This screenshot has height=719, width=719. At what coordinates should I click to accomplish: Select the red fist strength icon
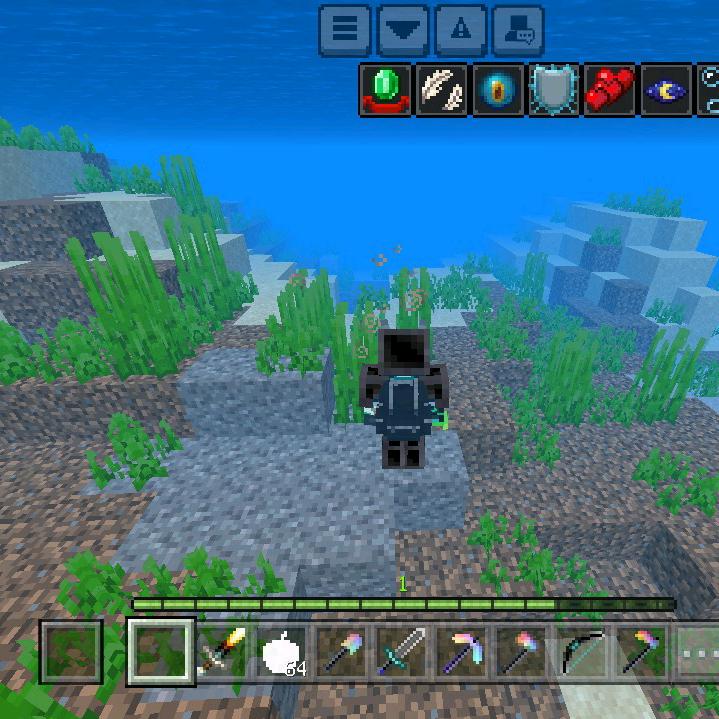[x=610, y=90]
